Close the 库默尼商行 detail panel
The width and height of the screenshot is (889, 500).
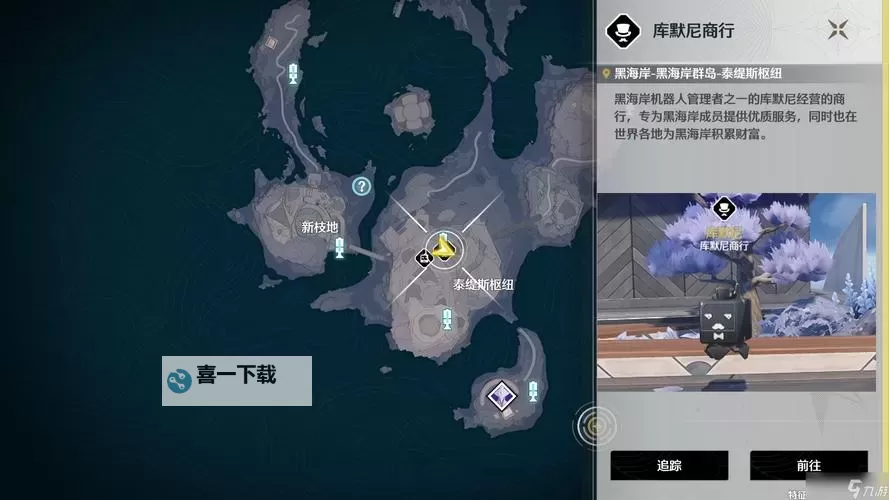[837, 29]
